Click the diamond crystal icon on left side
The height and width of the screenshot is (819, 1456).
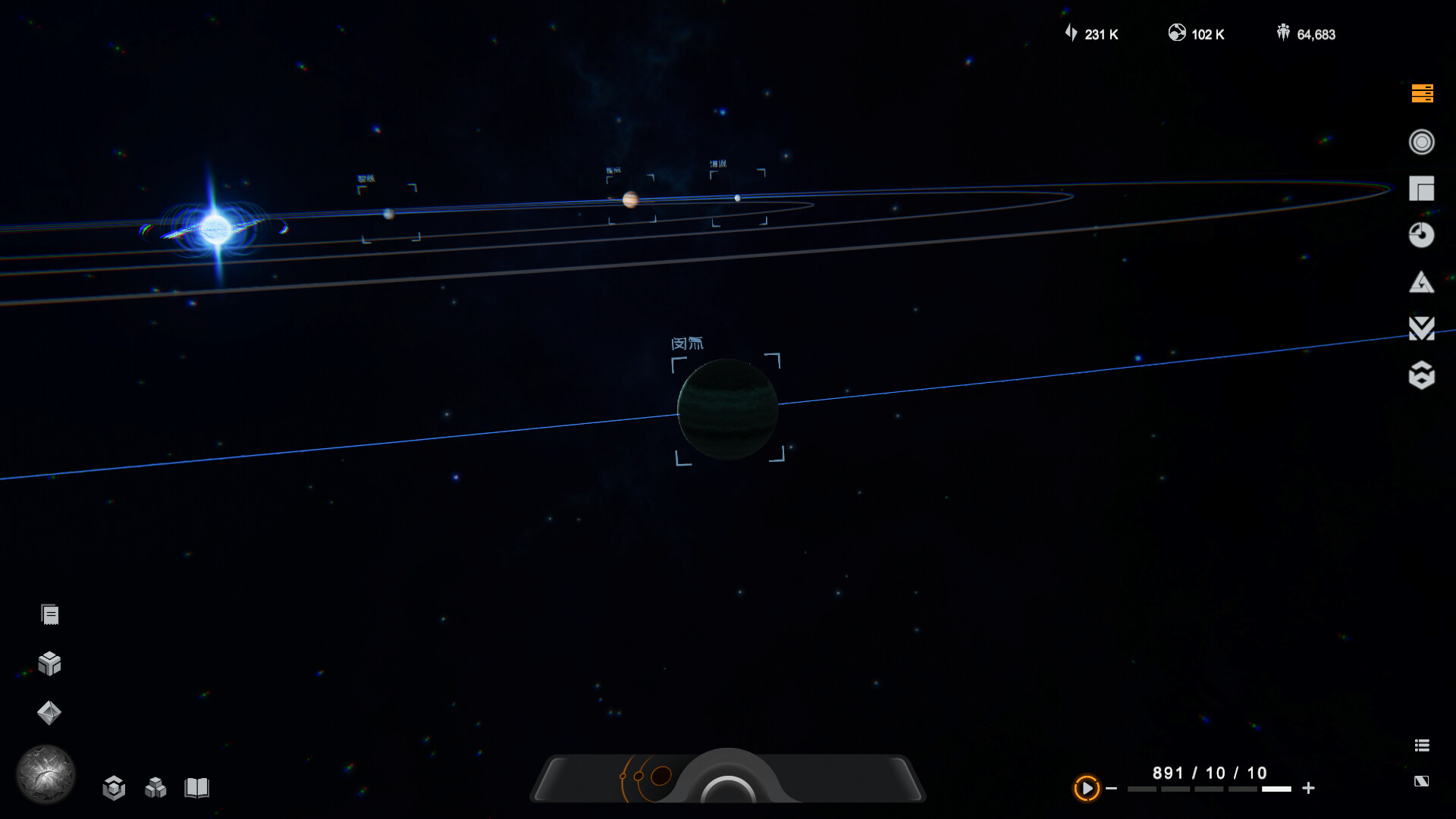(49, 713)
